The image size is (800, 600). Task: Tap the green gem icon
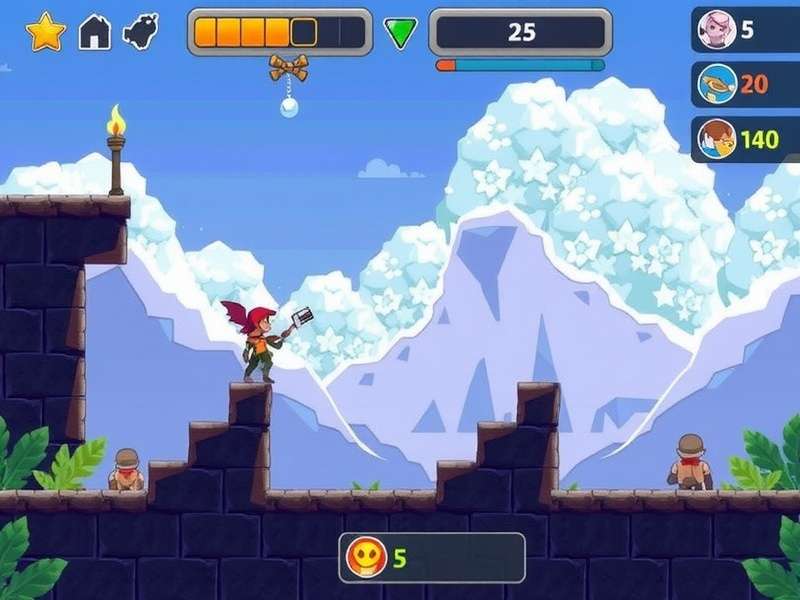point(401,33)
